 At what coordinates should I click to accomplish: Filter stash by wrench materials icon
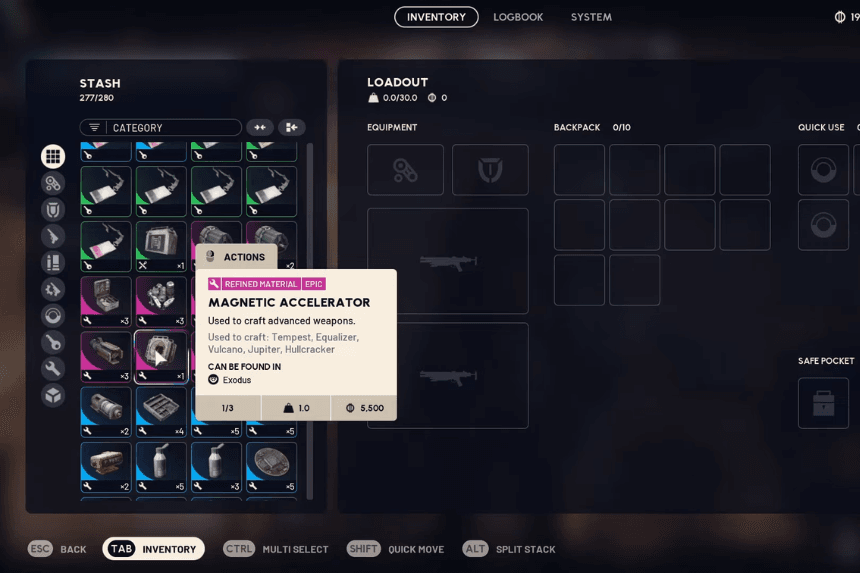[x=53, y=369]
